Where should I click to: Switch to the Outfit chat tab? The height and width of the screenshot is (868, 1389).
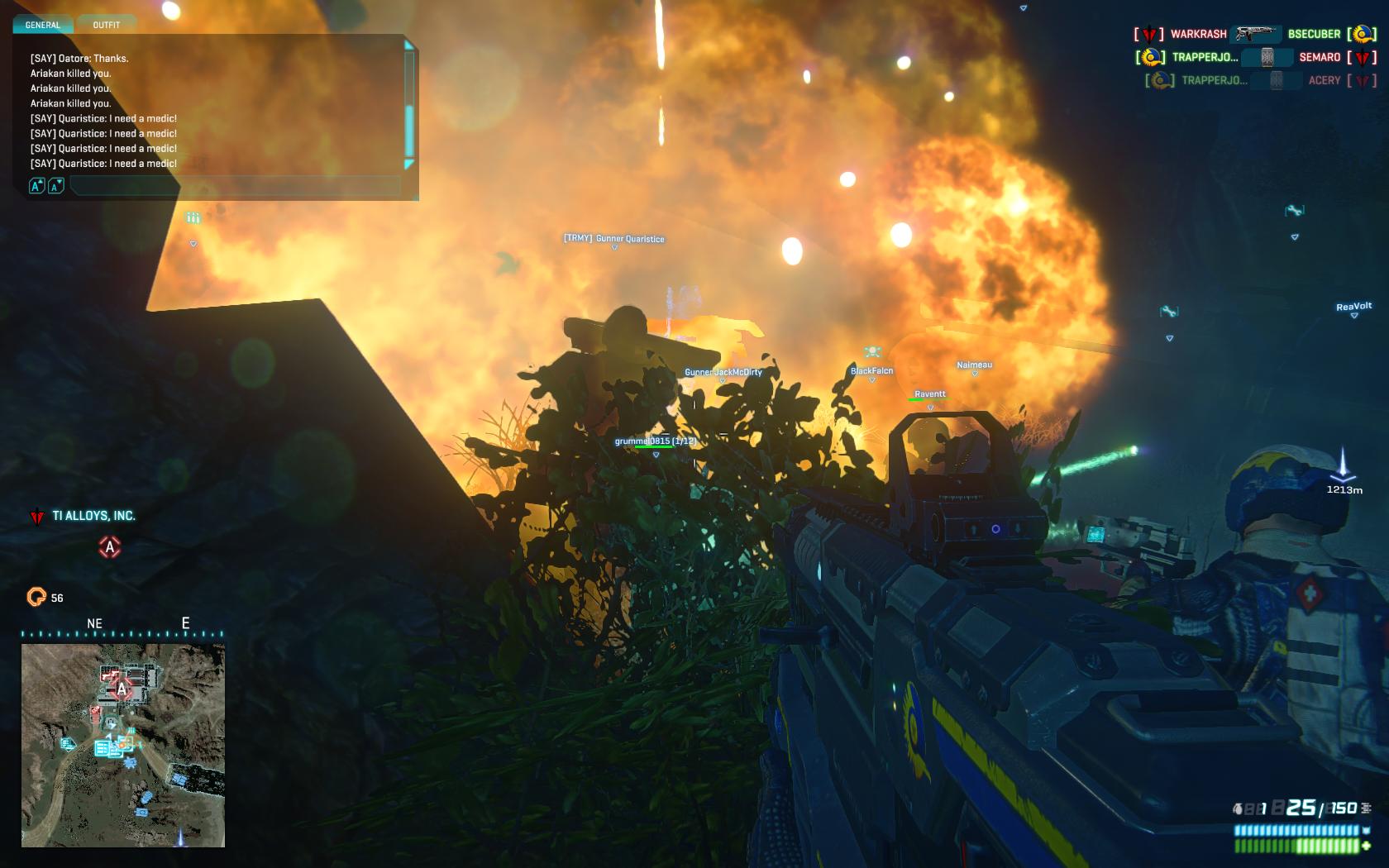click(107, 25)
